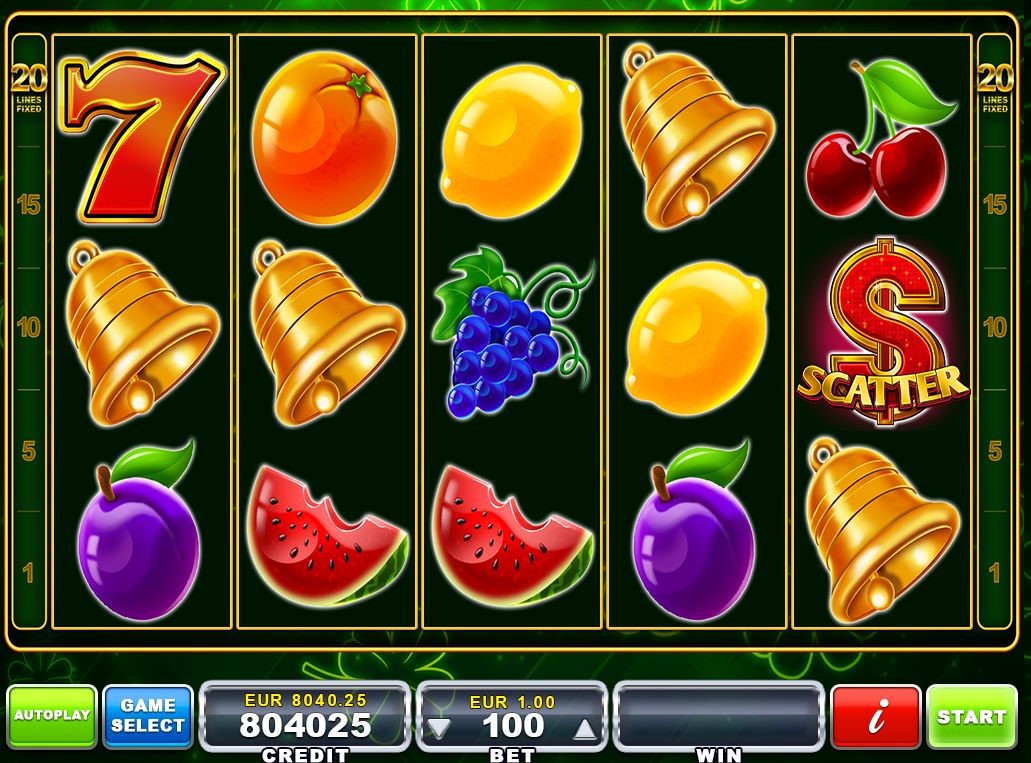Image resolution: width=1031 pixels, height=763 pixels.
Task: Show the red info paytable button
Action: point(875,717)
